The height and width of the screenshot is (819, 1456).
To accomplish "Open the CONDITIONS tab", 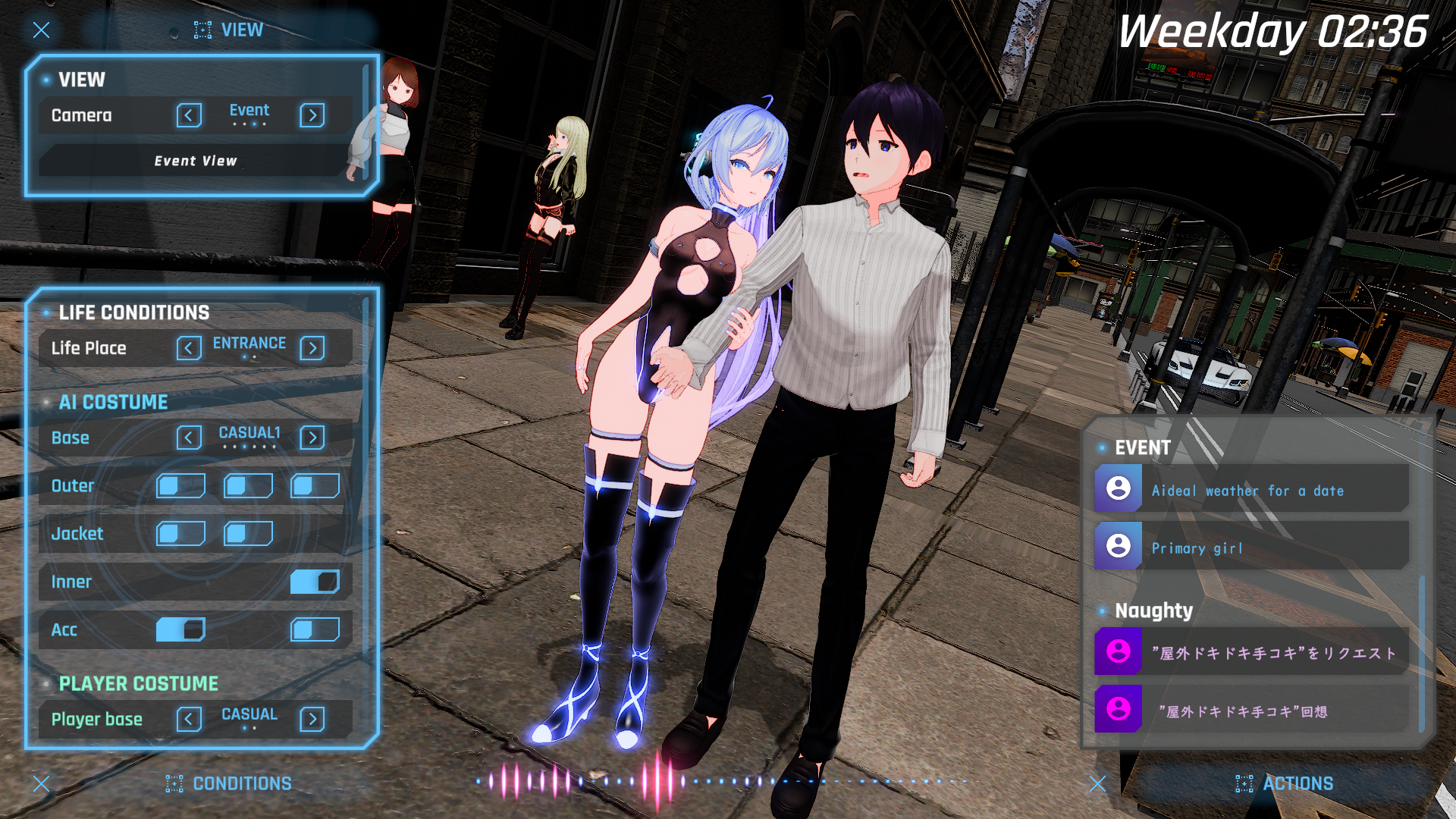I will [x=229, y=783].
